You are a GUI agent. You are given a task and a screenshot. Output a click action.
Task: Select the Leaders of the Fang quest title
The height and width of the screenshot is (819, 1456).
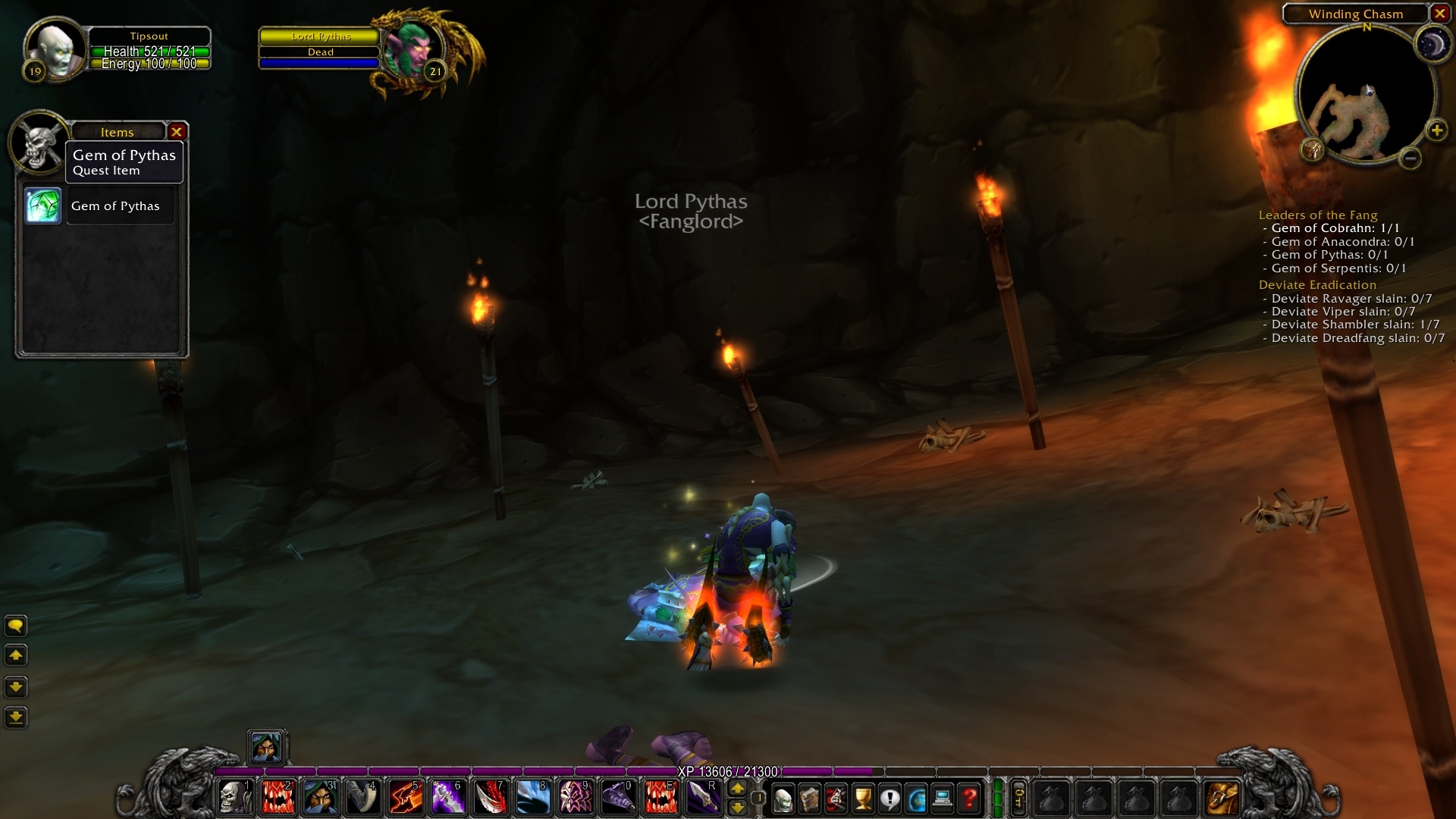[x=1318, y=215]
